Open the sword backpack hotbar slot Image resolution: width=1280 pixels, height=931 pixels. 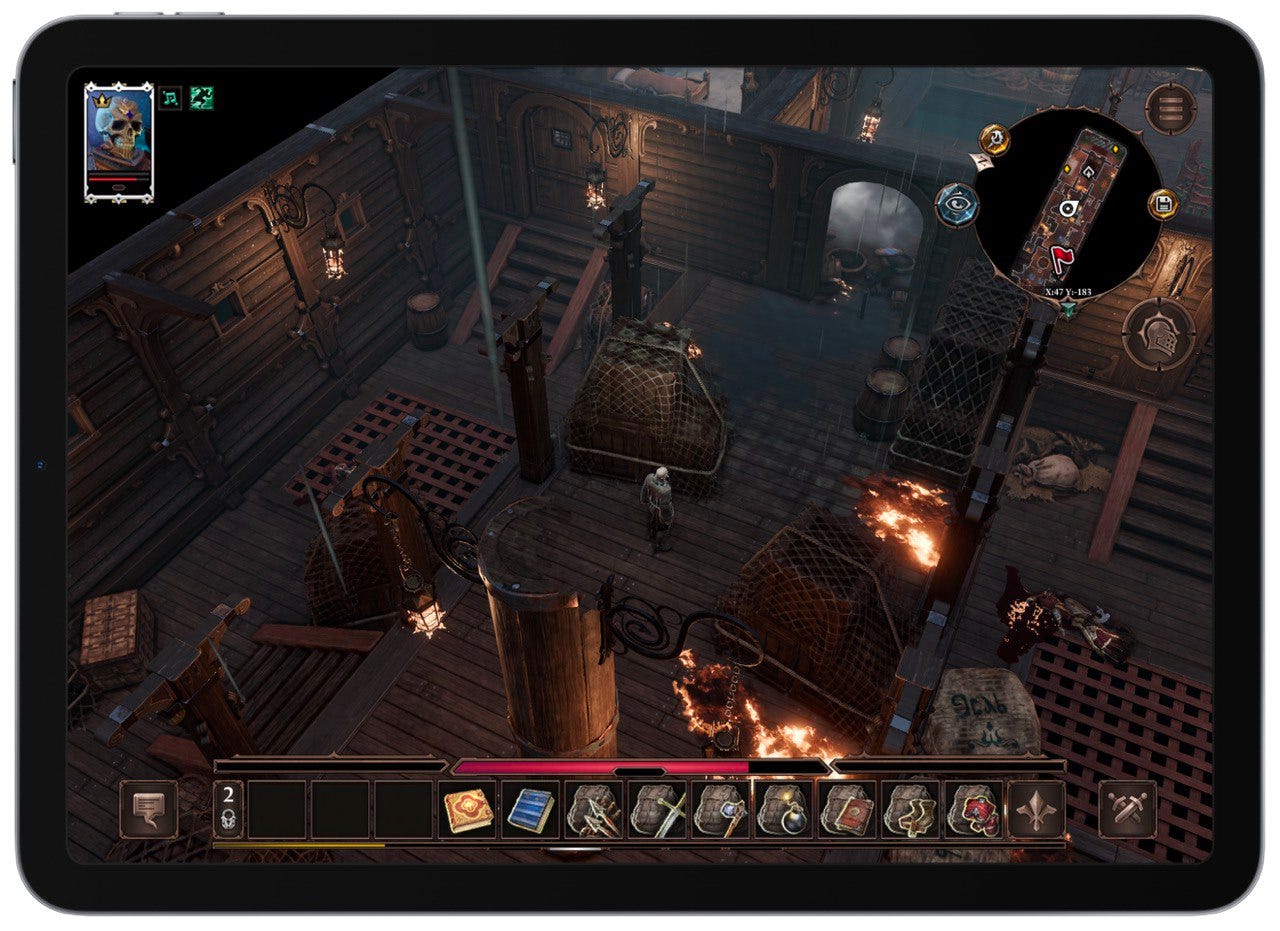(x=657, y=809)
